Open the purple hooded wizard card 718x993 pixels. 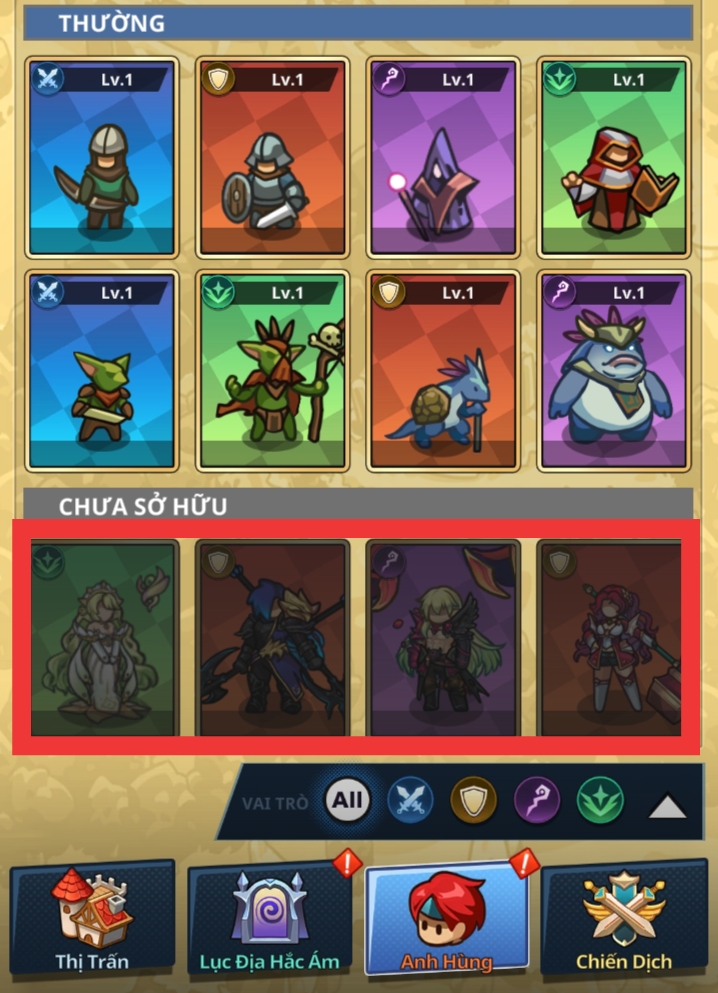444,157
